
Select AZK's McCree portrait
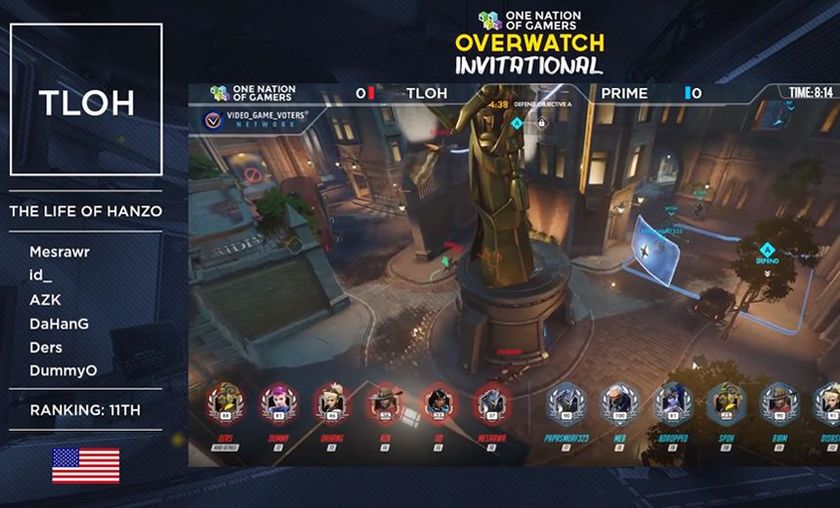(x=385, y=402)
